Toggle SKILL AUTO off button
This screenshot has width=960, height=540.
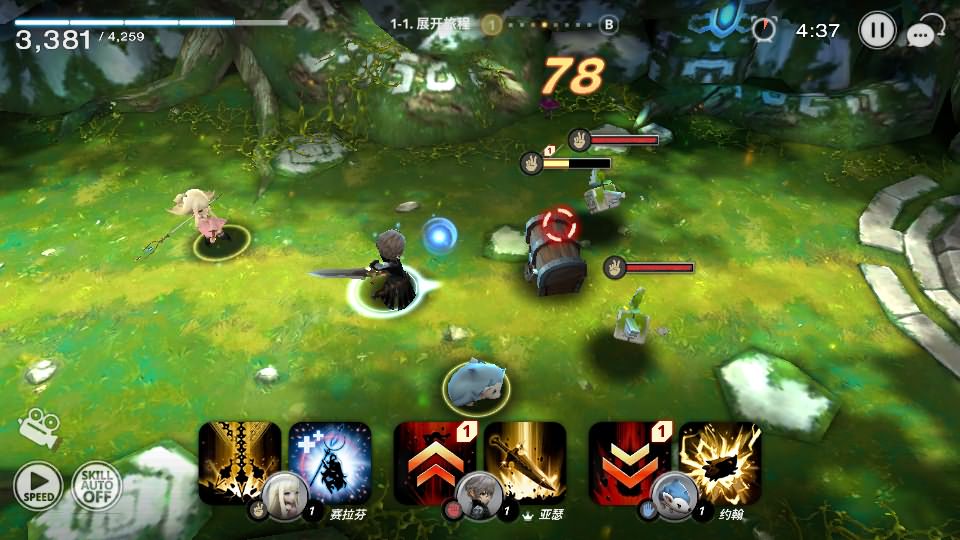click(x=96, y=486)
